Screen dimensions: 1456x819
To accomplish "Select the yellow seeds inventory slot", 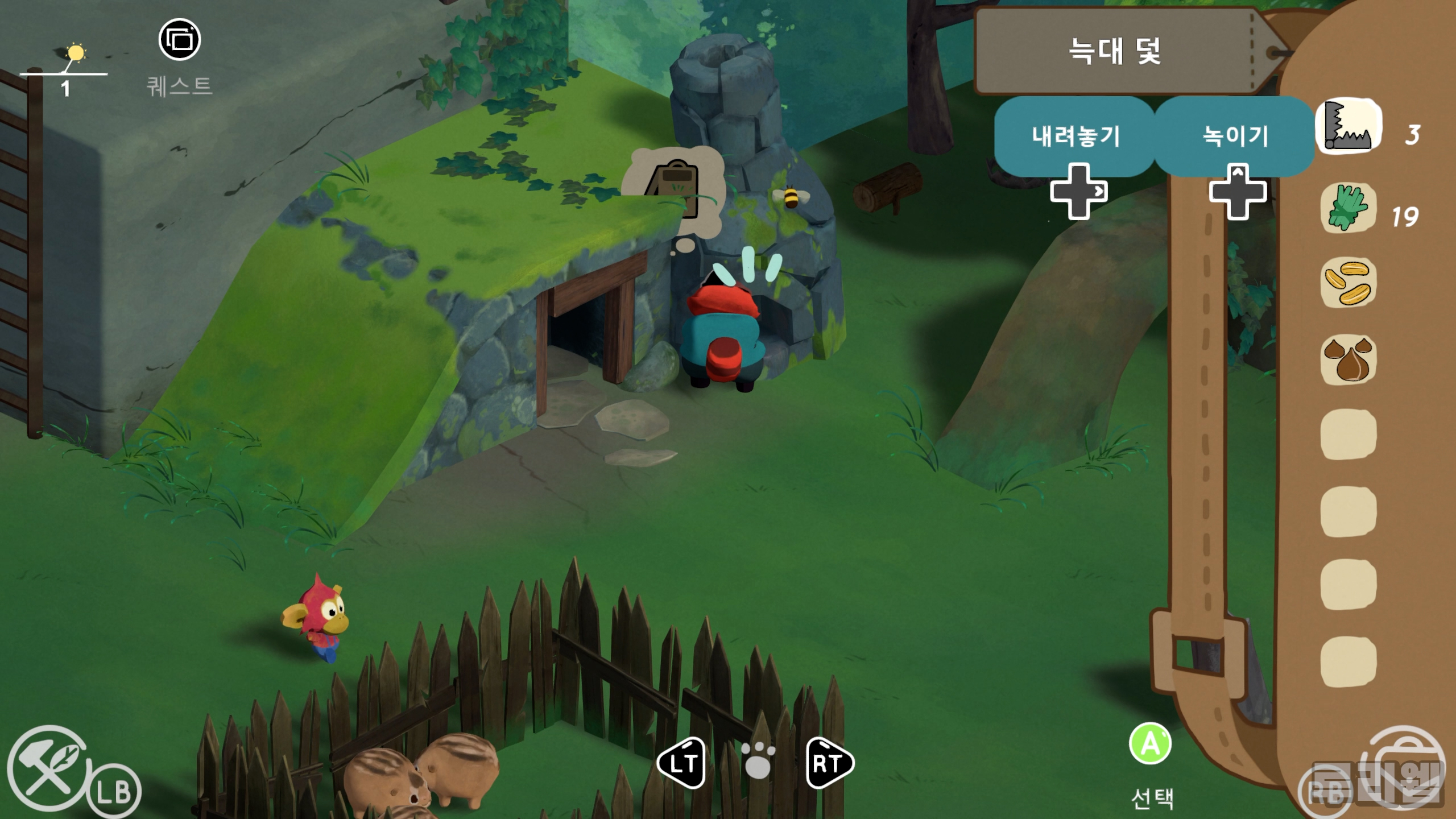I will coord(1348,283).
